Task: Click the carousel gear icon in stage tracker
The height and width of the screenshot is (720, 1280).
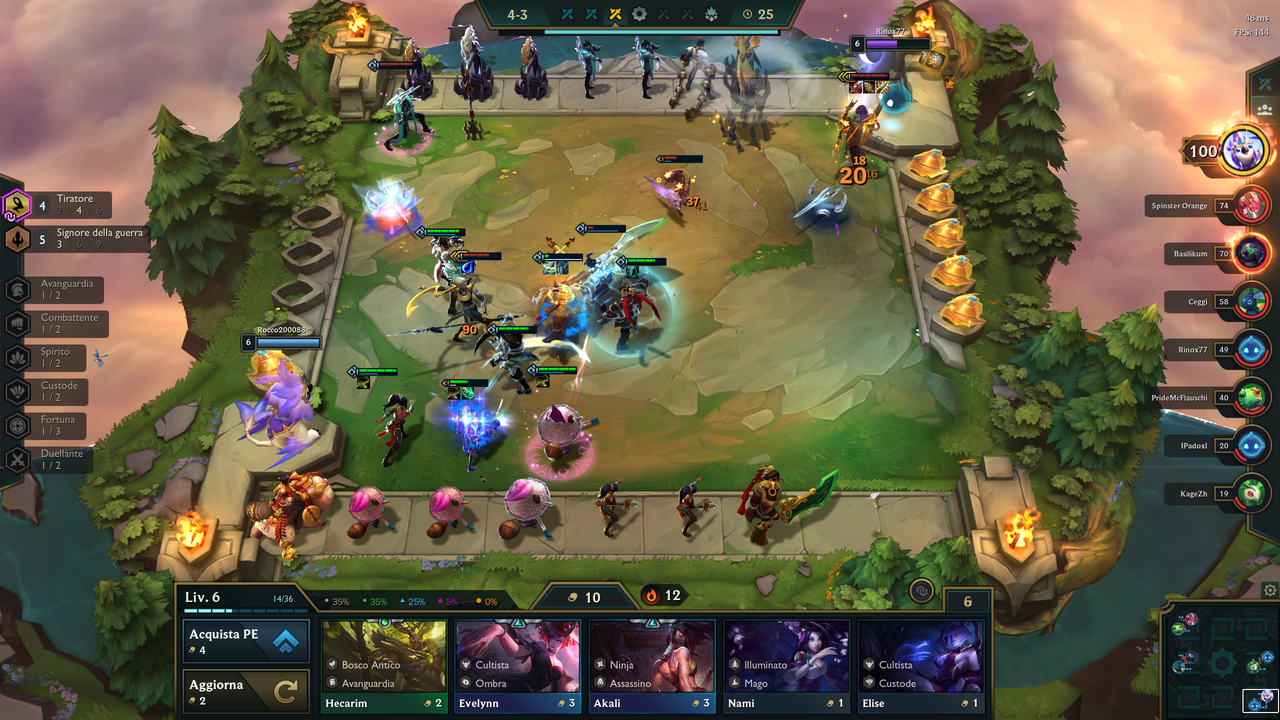Action: coord(639,14)
